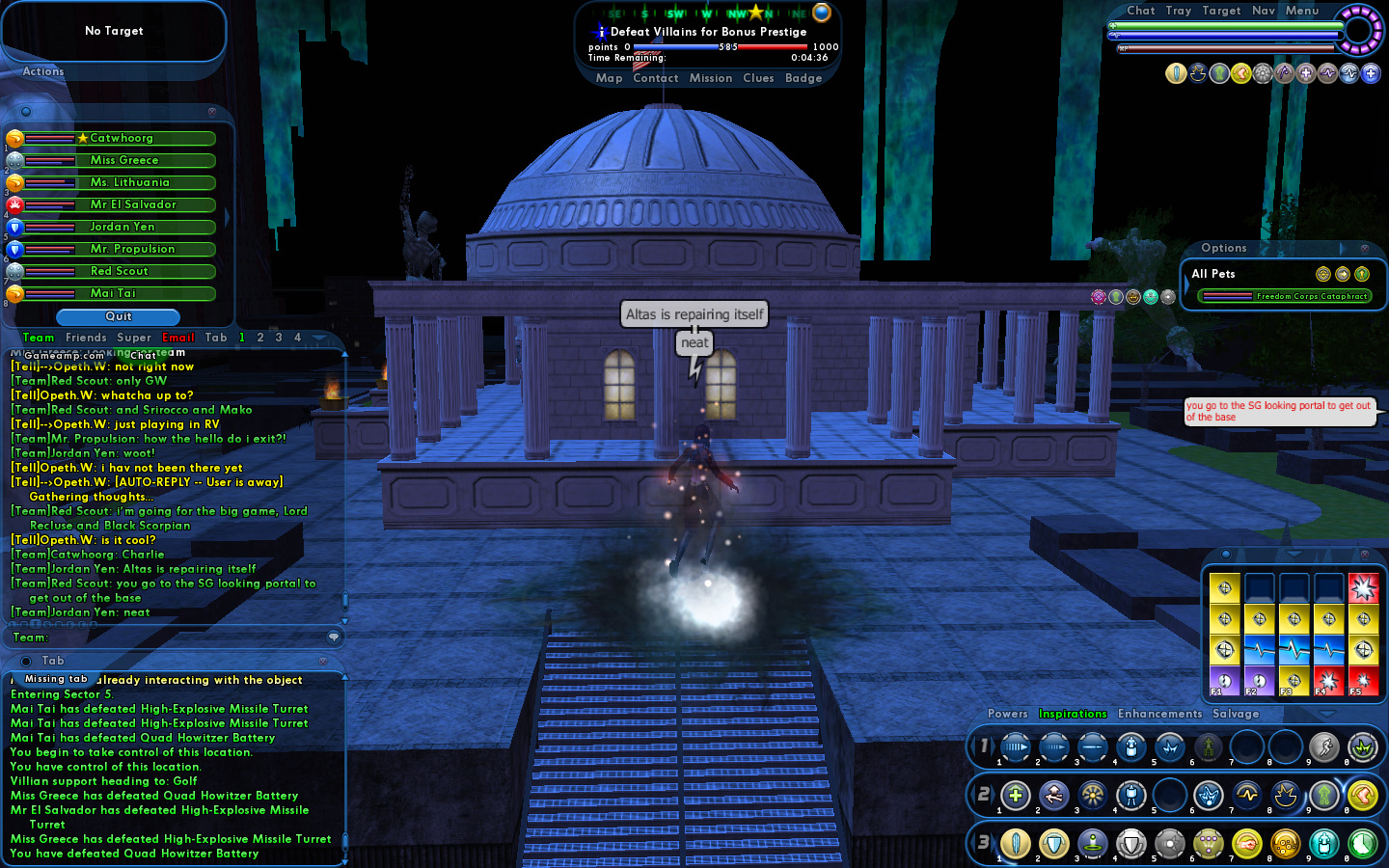Open the Map from the nav bar
This screenshot has height=868, width=1389.
click(609, 78)
